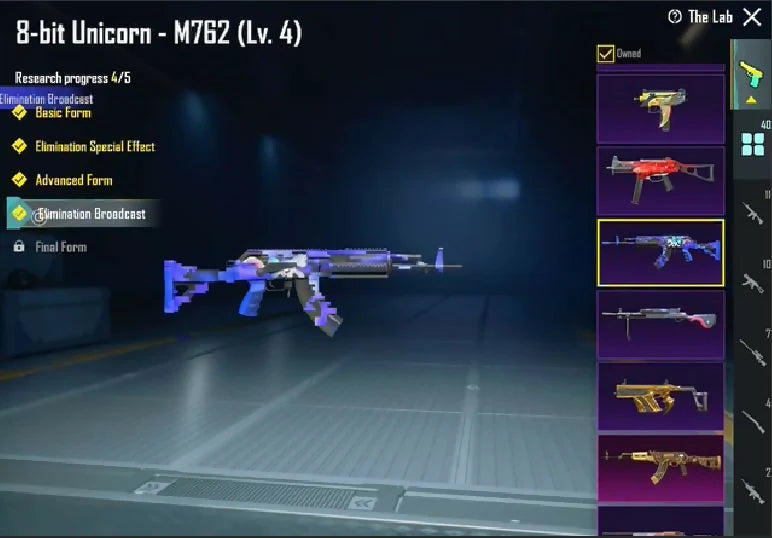The height and width of the screenshot is (538, 772).
Task: Pick the red UMP skin thumbnail
Action: click(x=660, y=181)
